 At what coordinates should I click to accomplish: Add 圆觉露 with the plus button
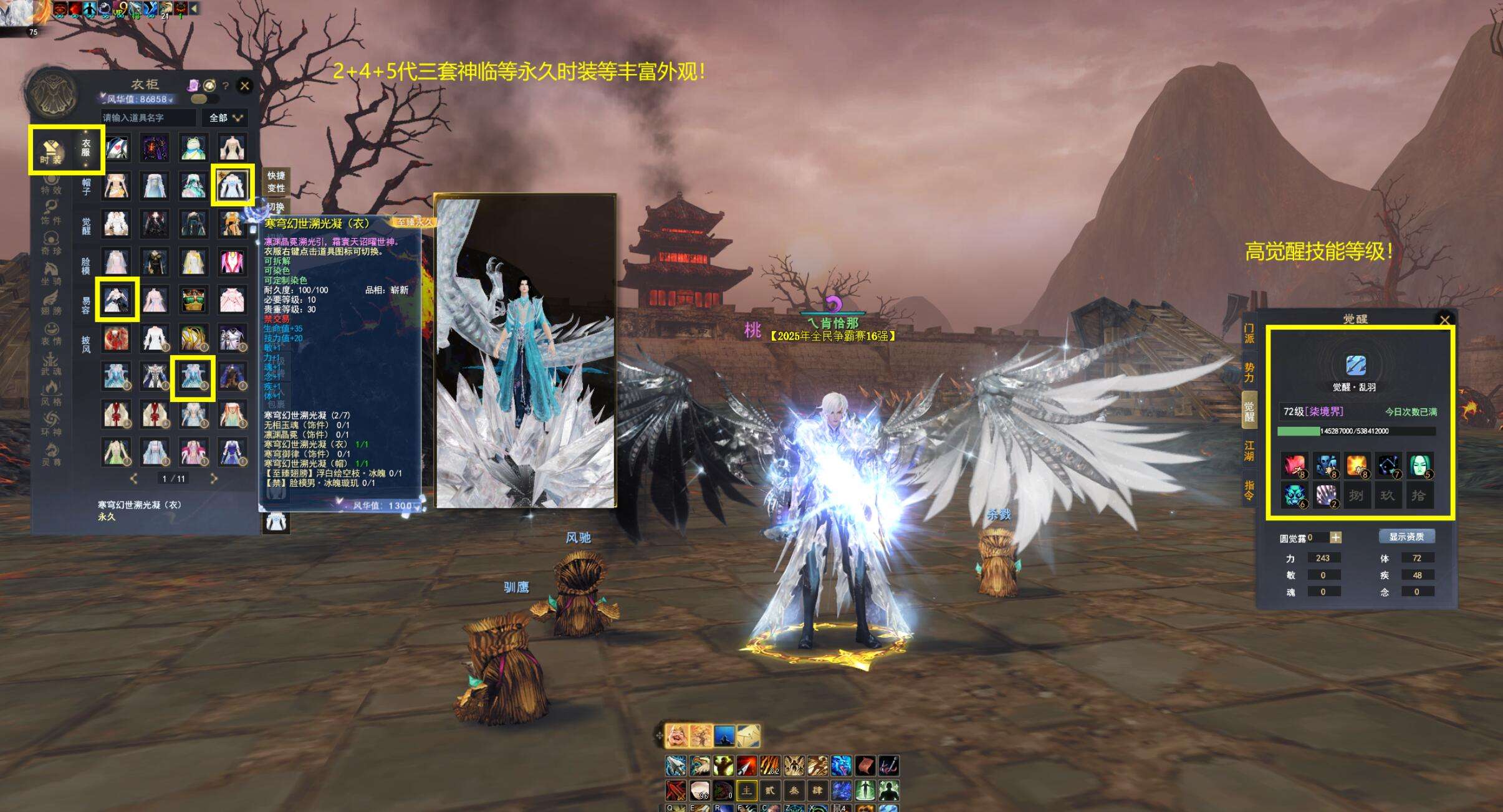[1335, 537]
